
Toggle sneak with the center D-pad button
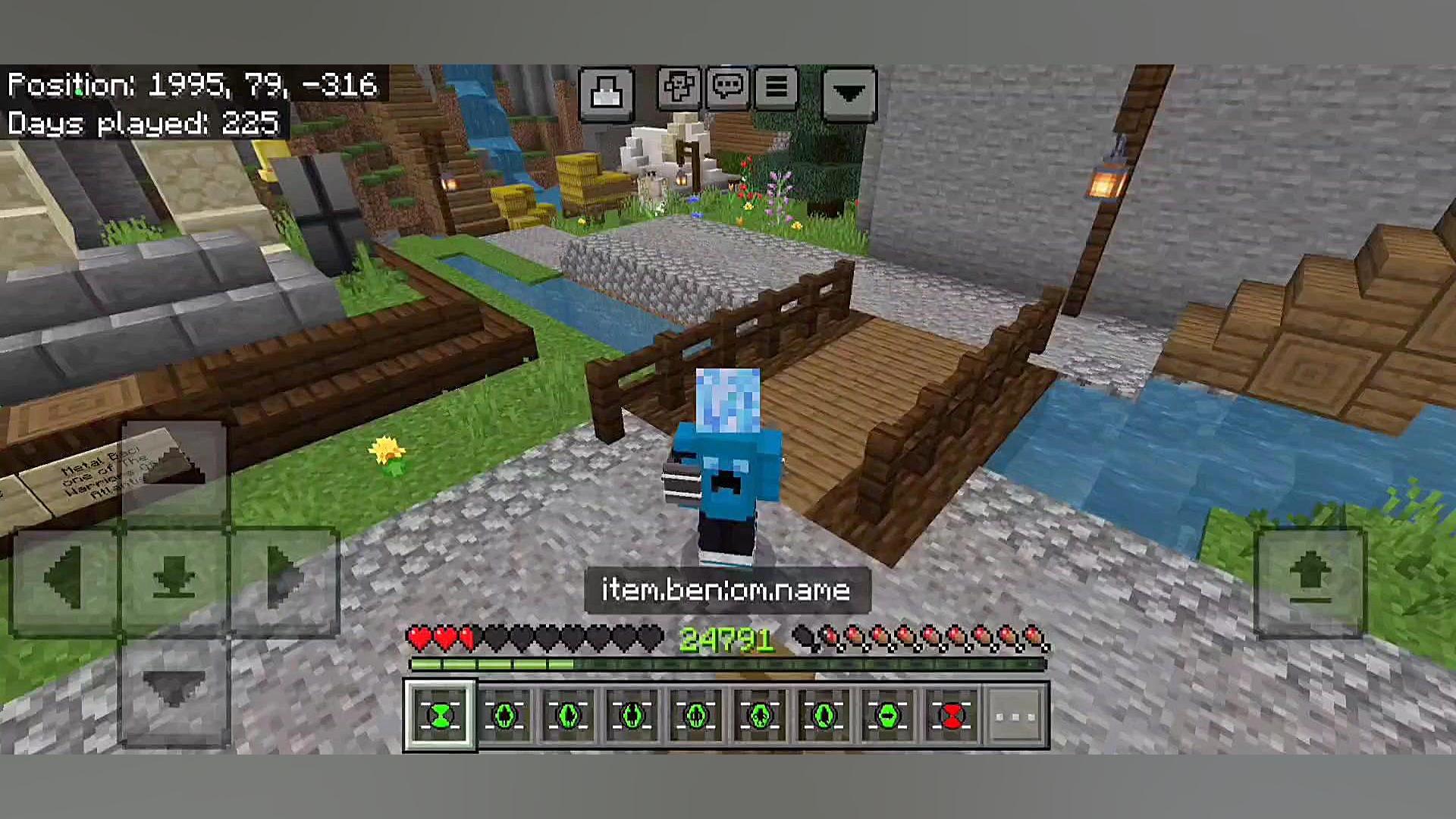tap(174, 580)
